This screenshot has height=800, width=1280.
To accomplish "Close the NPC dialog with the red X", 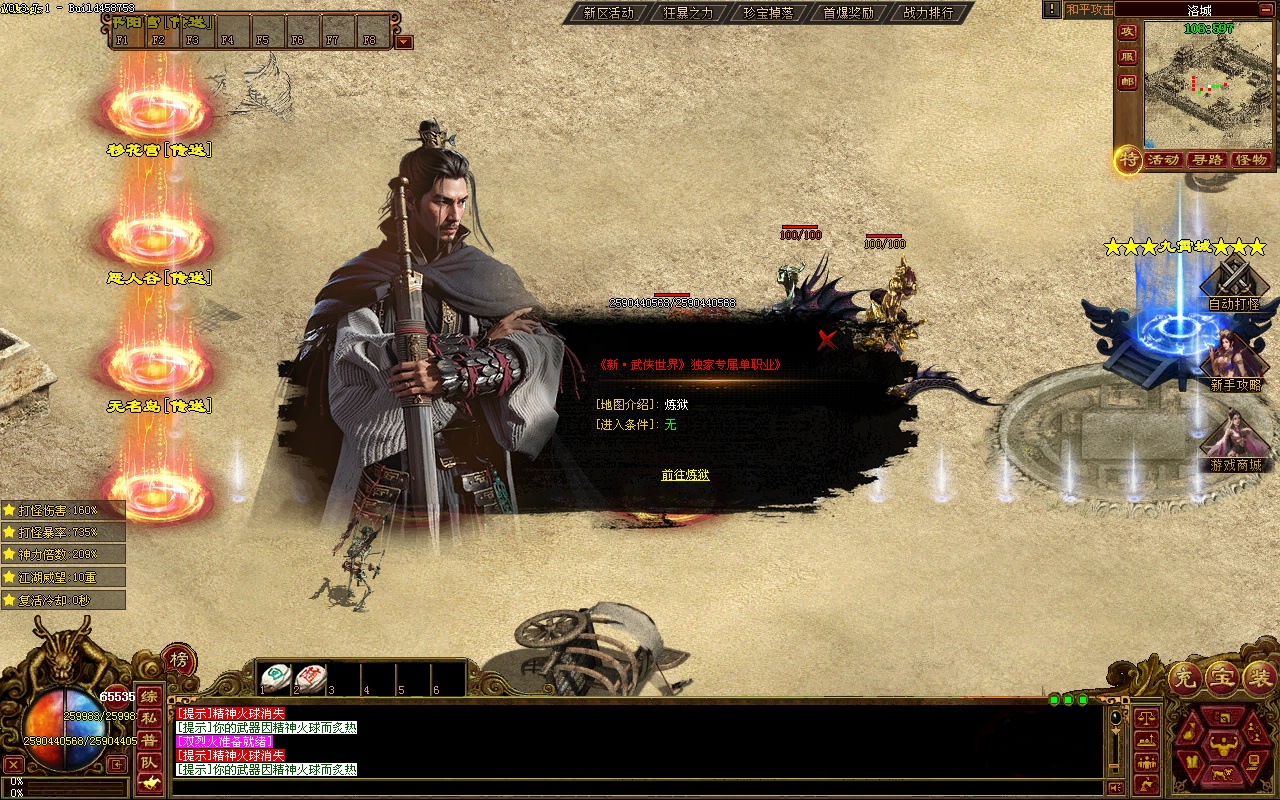I will (827, 340).
